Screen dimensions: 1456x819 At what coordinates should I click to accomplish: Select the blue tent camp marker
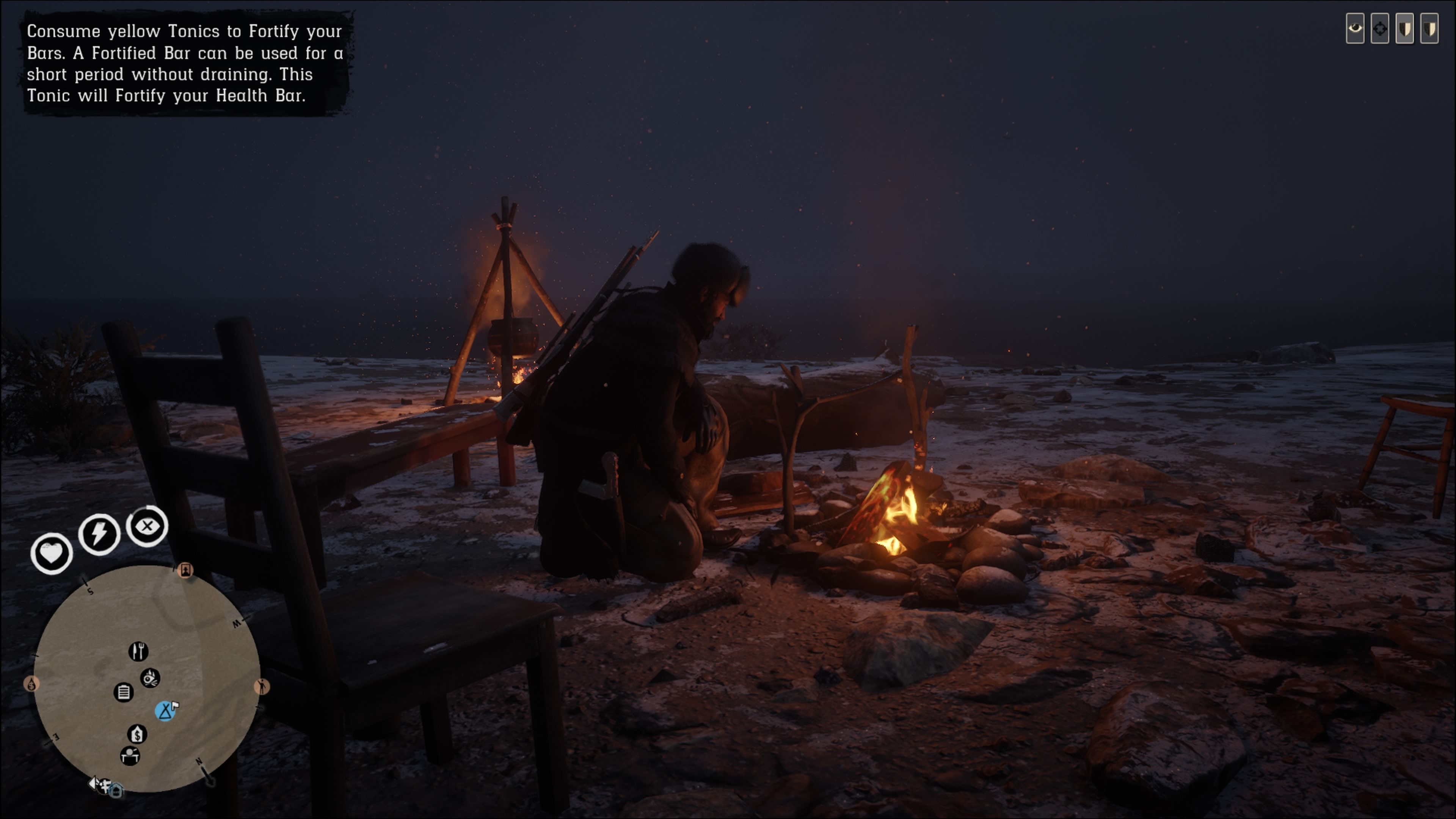point(165,711)
